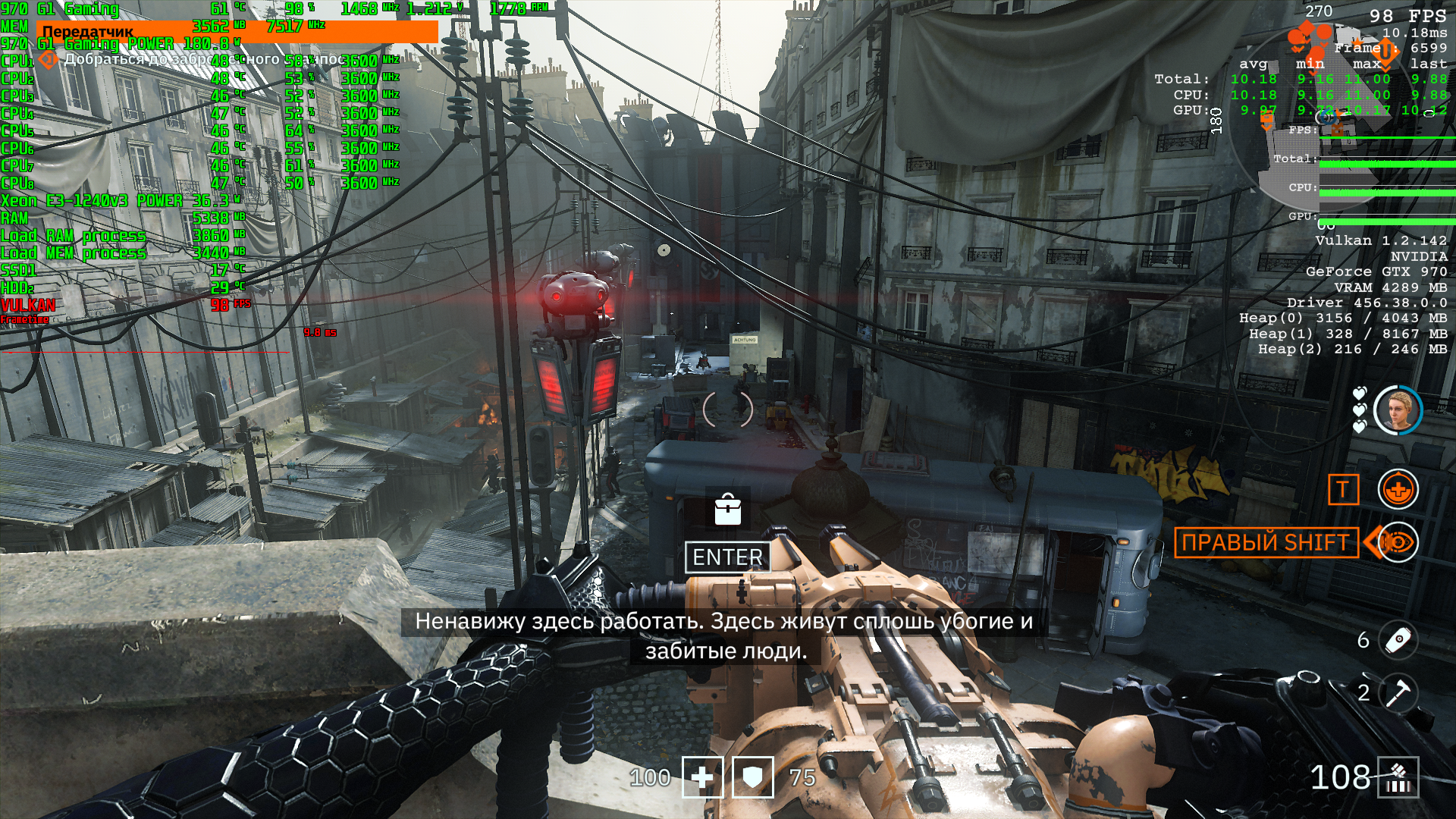Click the sister's partner portrait
The height and width of the screenshot is (819, 1456).
tap(1398, 410)
